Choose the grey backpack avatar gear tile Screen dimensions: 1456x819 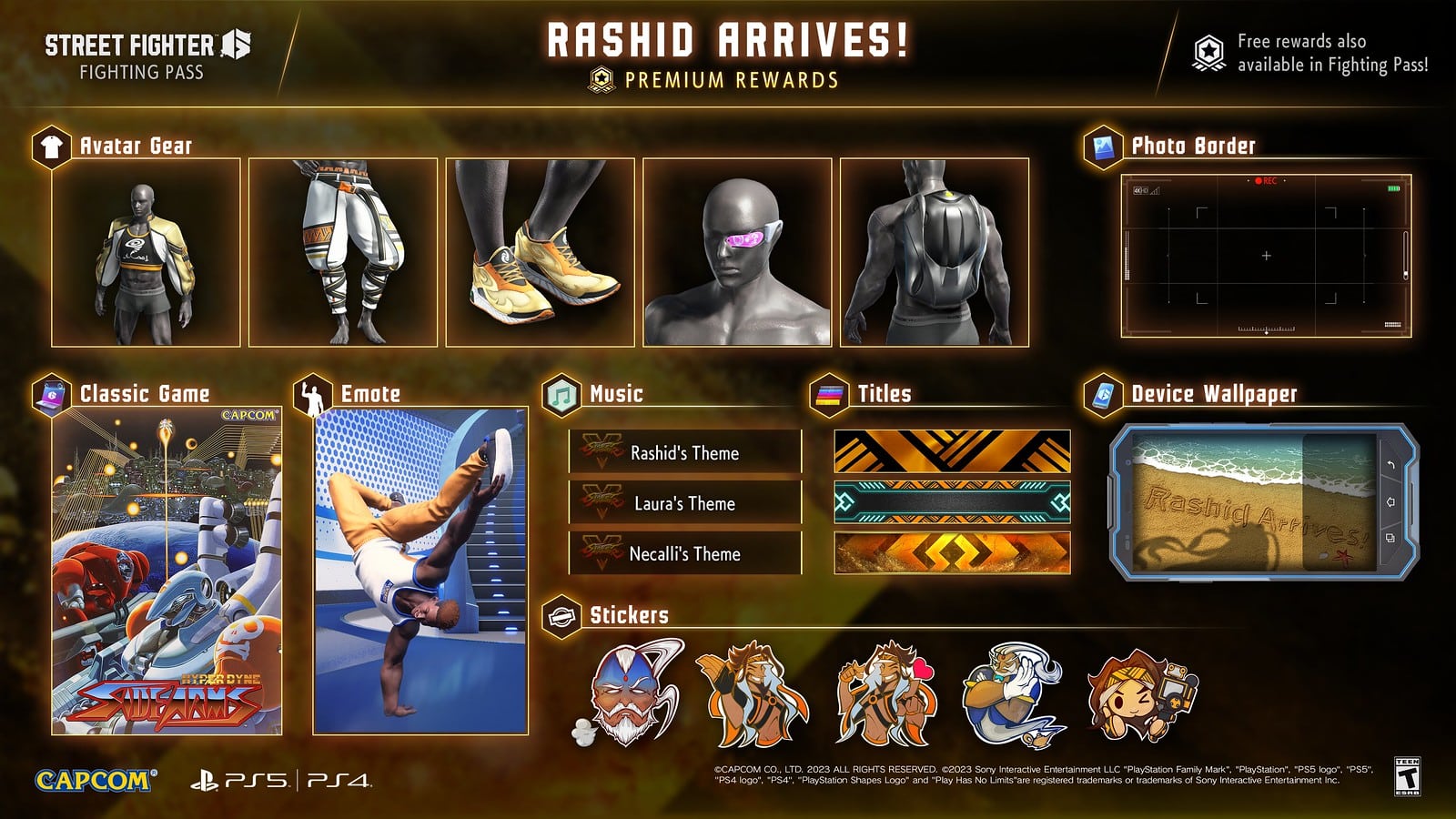point(935,252)
